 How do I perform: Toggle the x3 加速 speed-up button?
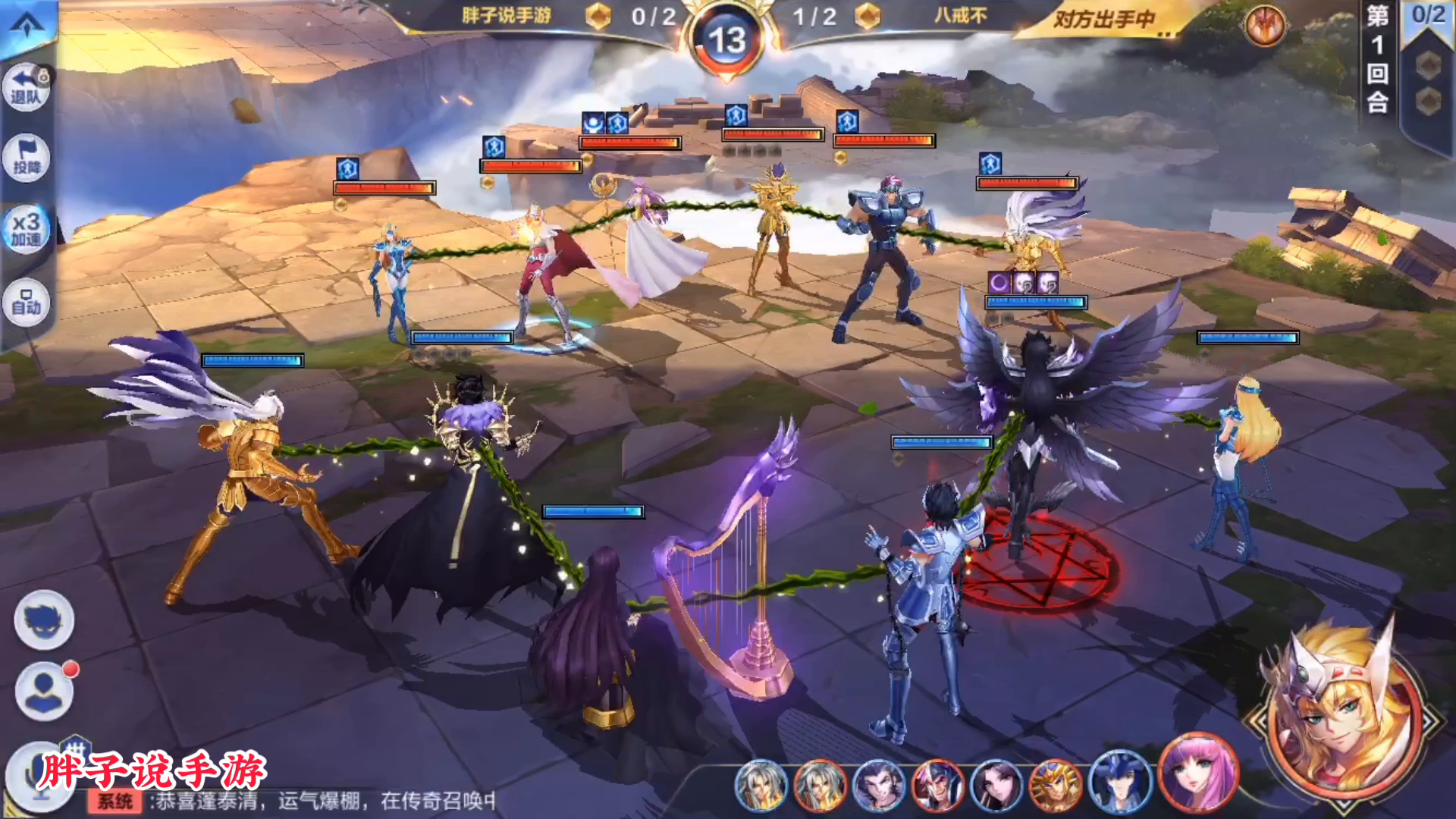27,229
